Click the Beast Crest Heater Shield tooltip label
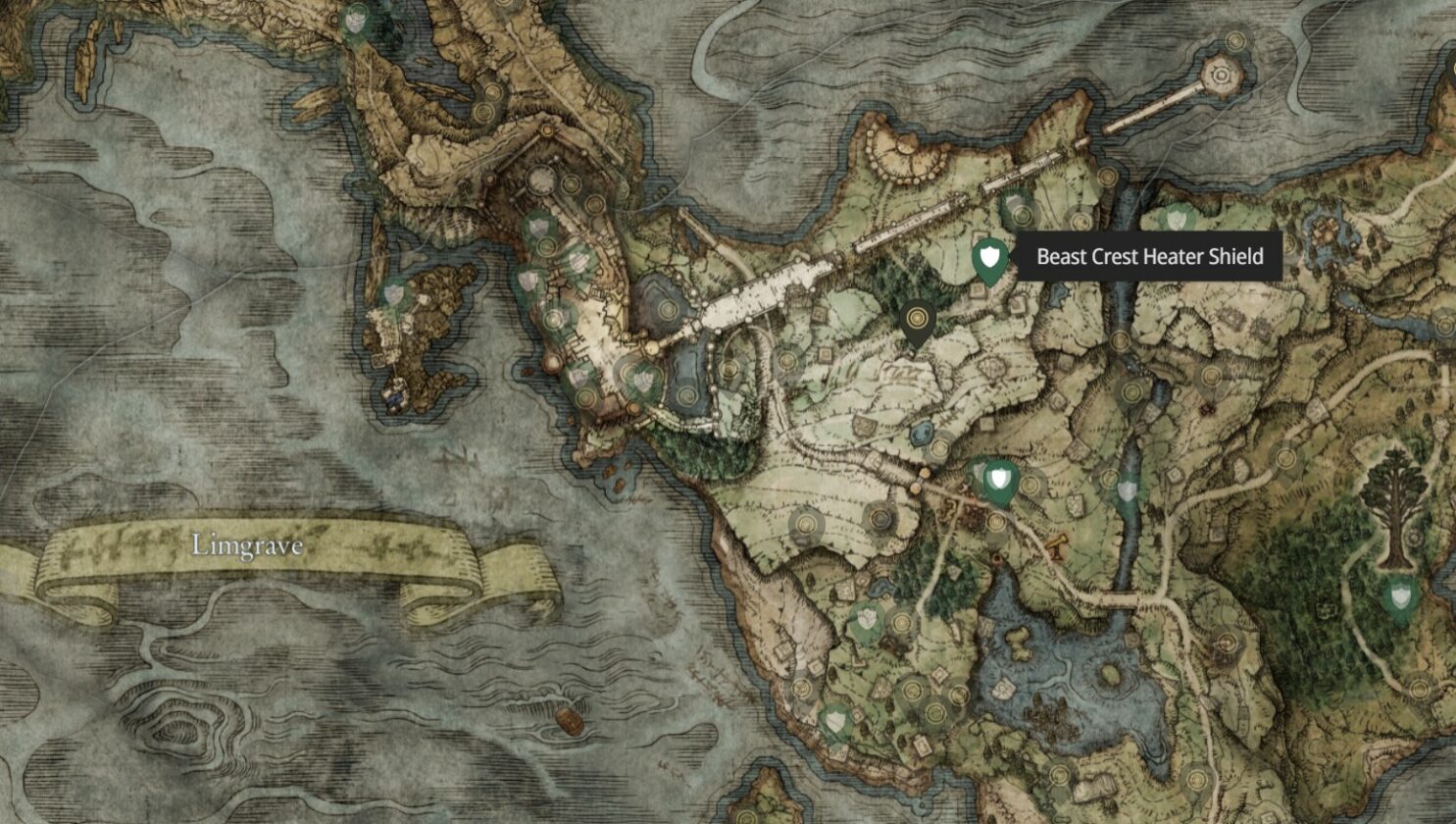1456x824 pixels. point(1149,257)
